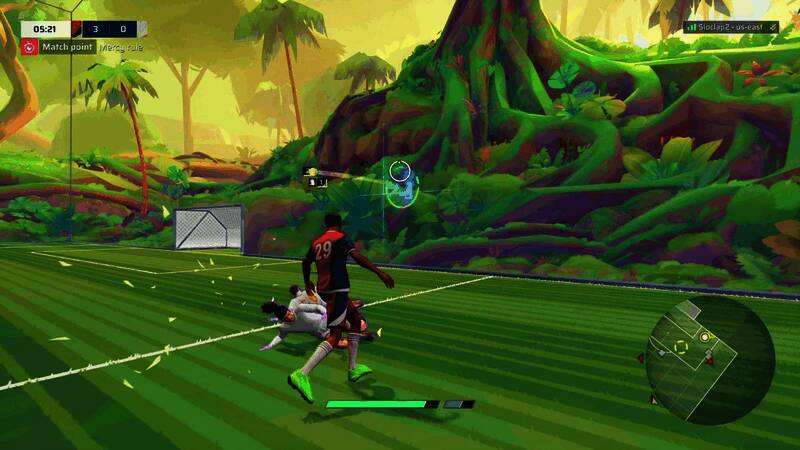Select the red Match point icon
This screenshot has height=450, width=800.
tap(30, 47)
